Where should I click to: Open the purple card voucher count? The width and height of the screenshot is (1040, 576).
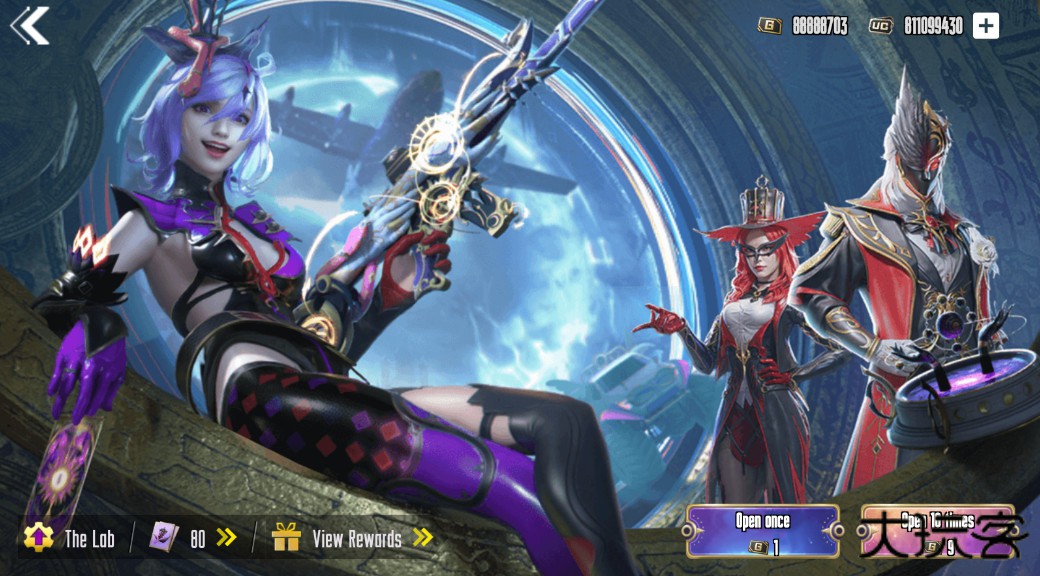(194, 538)
